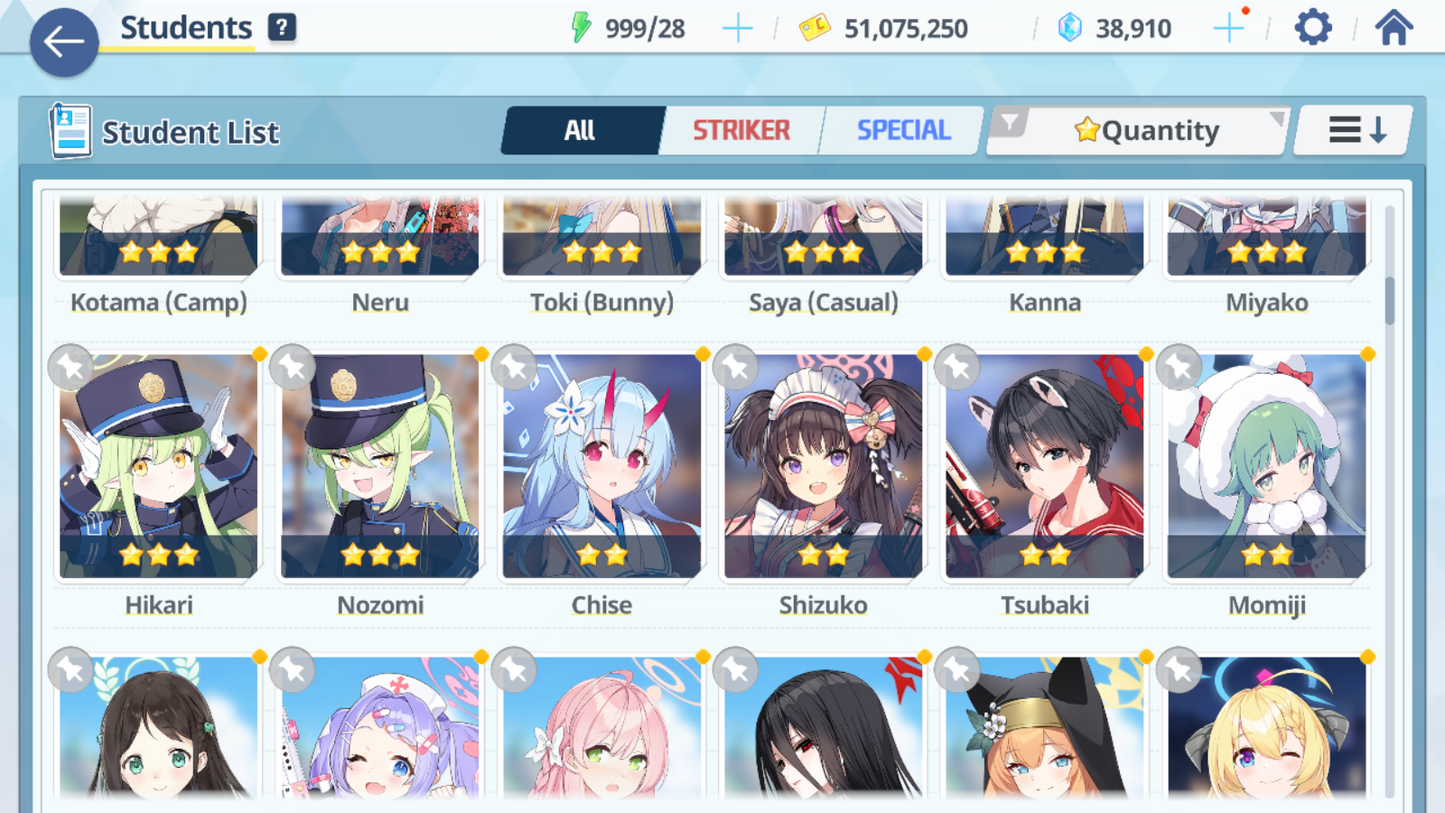Switch to the STRIKER tab
The width and height of the screenshot is (1445, 813).
pos(741,130)
